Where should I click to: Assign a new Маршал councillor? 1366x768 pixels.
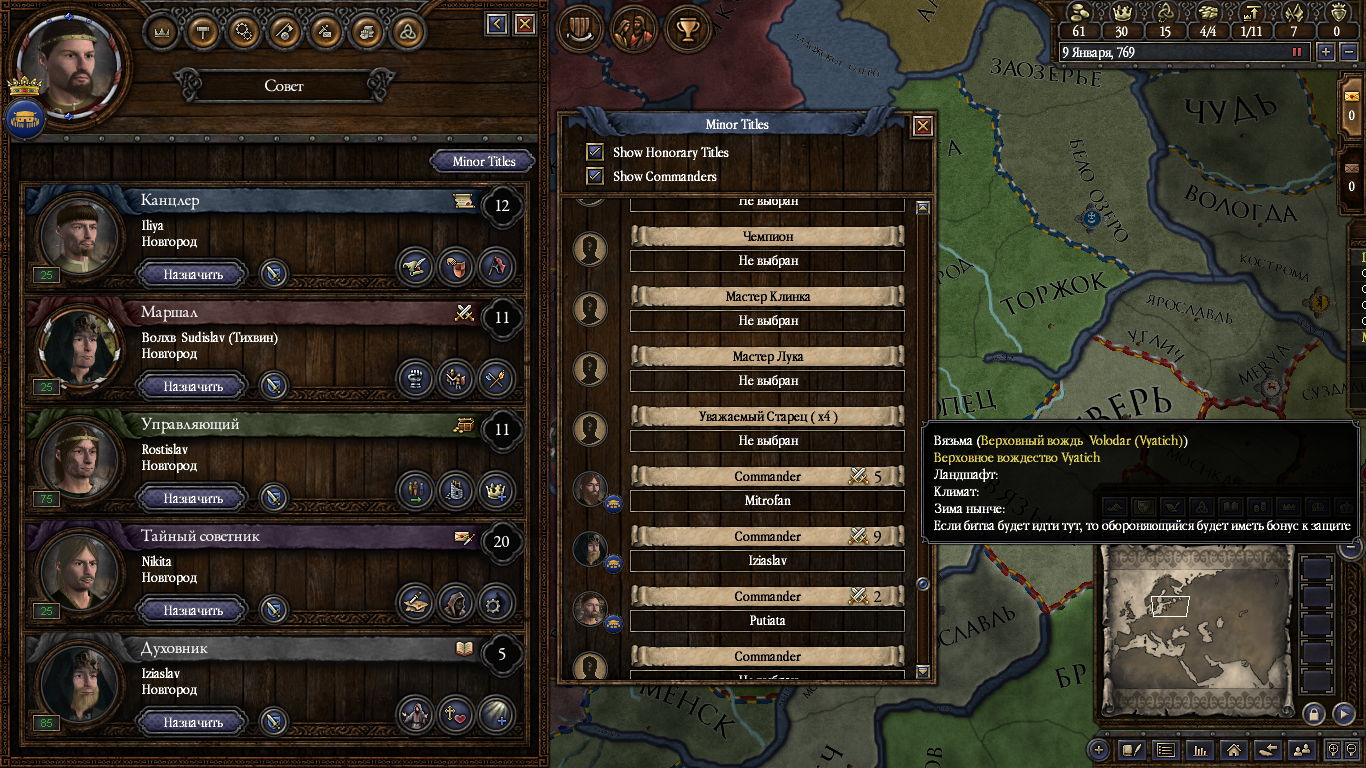coord(193,386)
